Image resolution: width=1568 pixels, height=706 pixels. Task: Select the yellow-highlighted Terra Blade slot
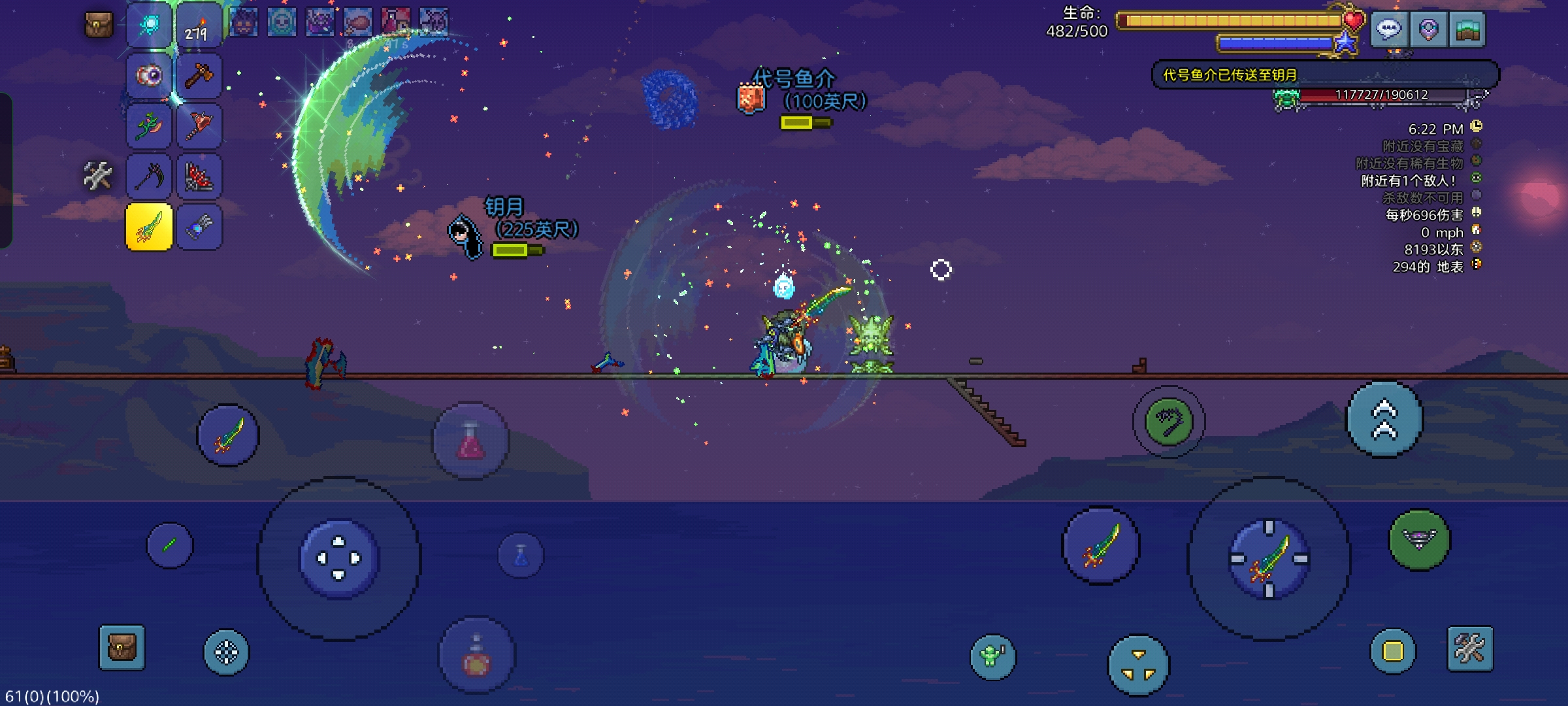[150, 227]
